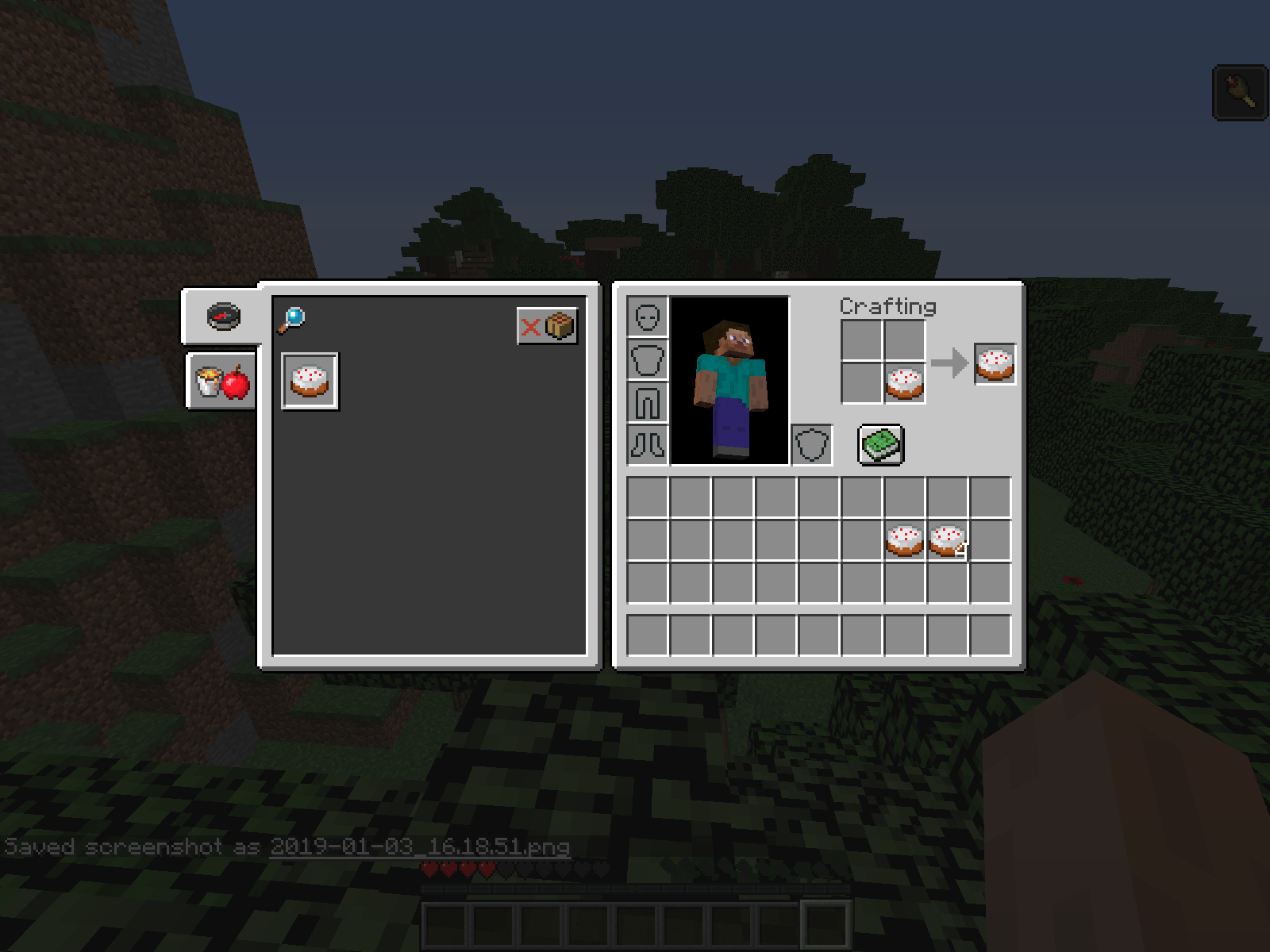Take the cake from crafting output slot
The image size is (1270, 952).
click(x=995, y=364)
